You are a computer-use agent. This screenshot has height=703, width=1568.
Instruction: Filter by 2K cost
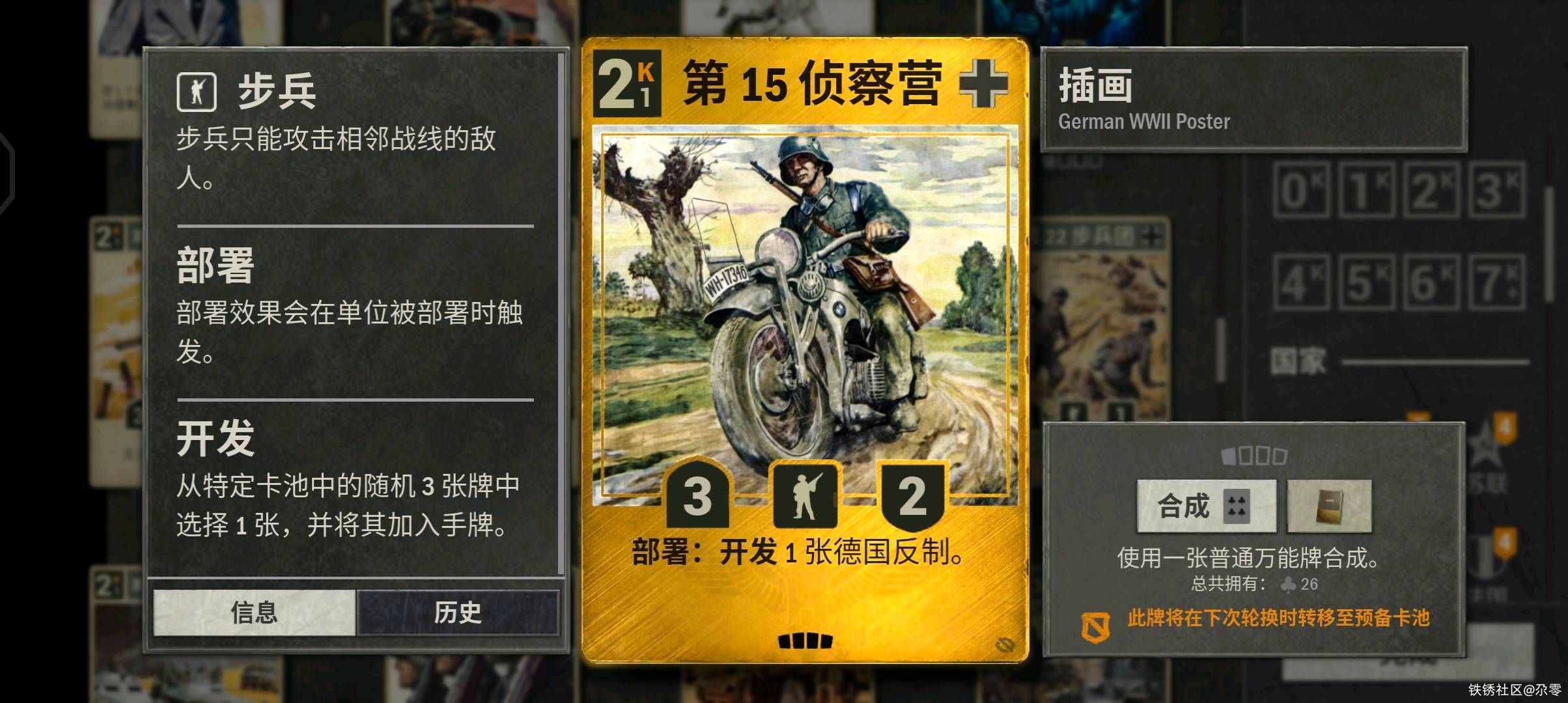pyautogui.click(x=1431, y=190)
